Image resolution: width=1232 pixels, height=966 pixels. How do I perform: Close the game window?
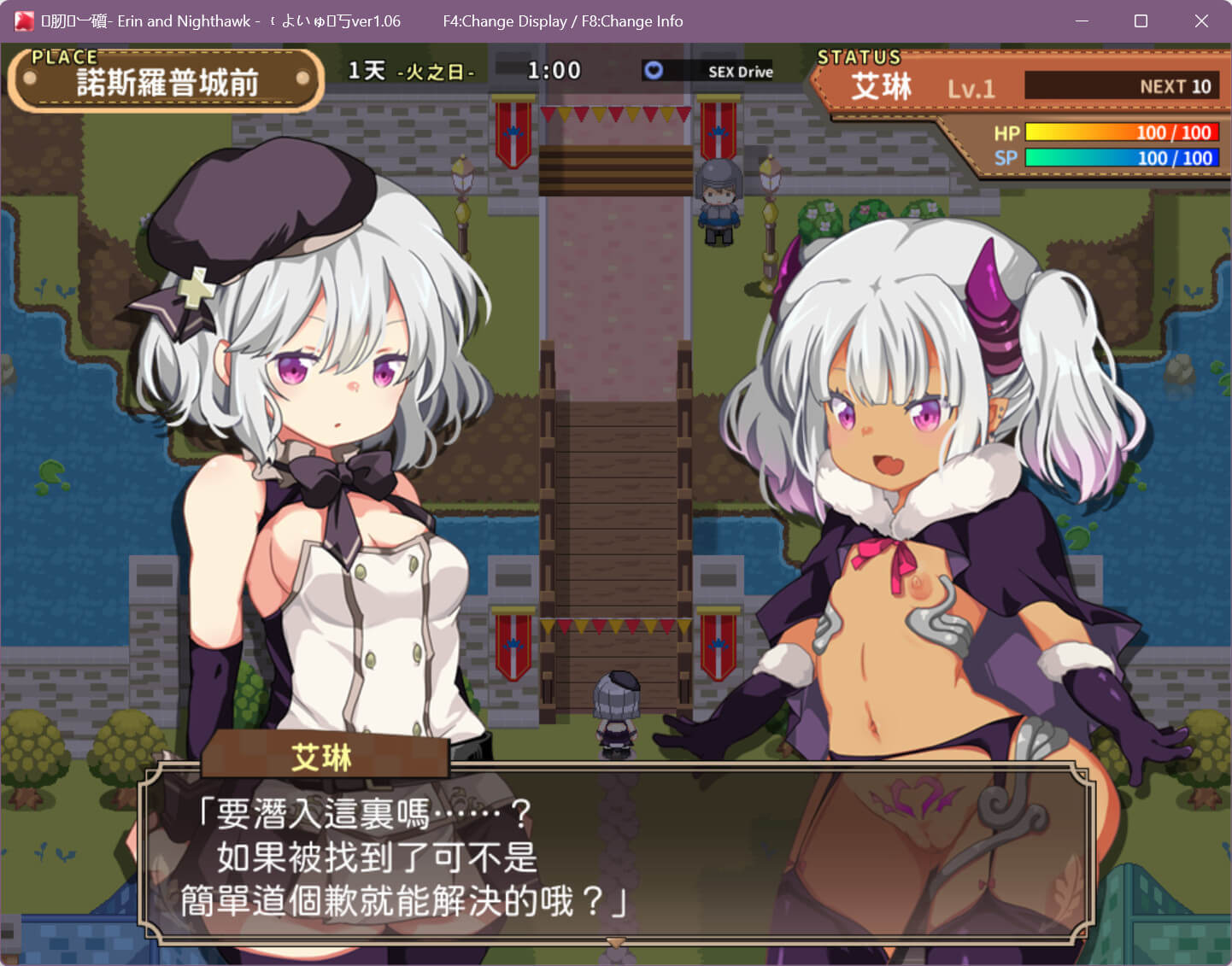point(1201,21)
